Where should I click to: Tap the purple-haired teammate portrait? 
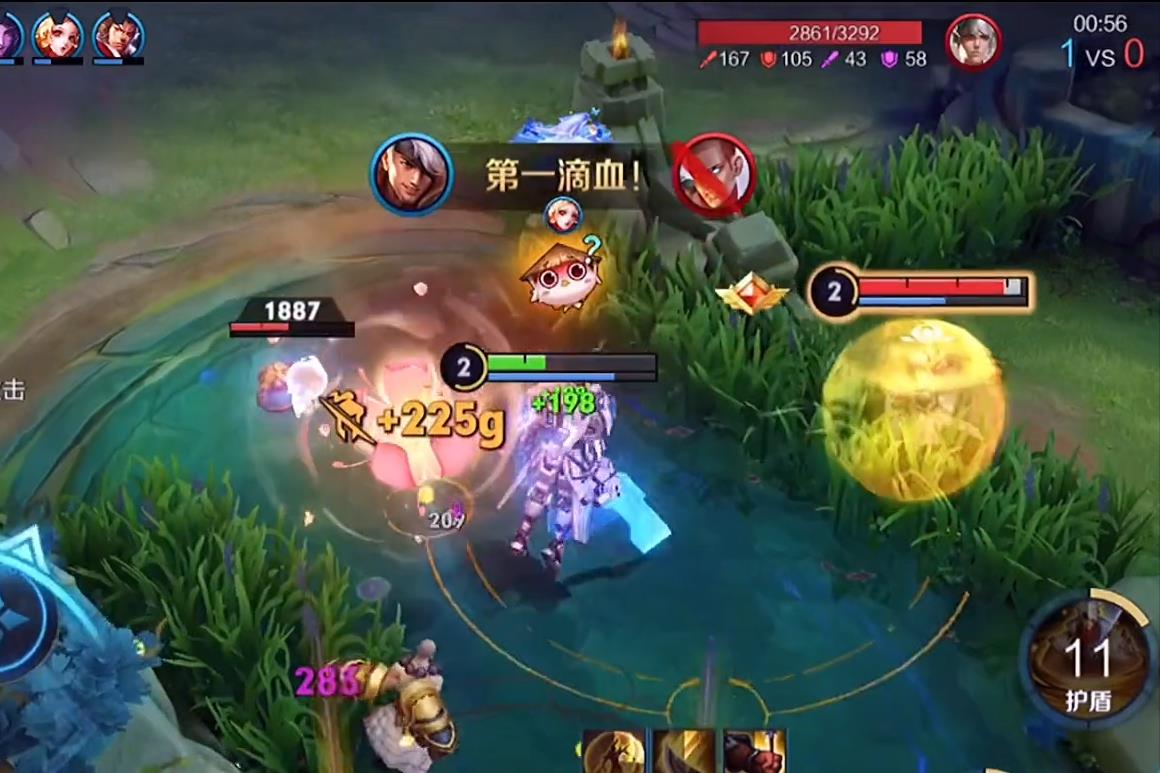coord(9,36)
